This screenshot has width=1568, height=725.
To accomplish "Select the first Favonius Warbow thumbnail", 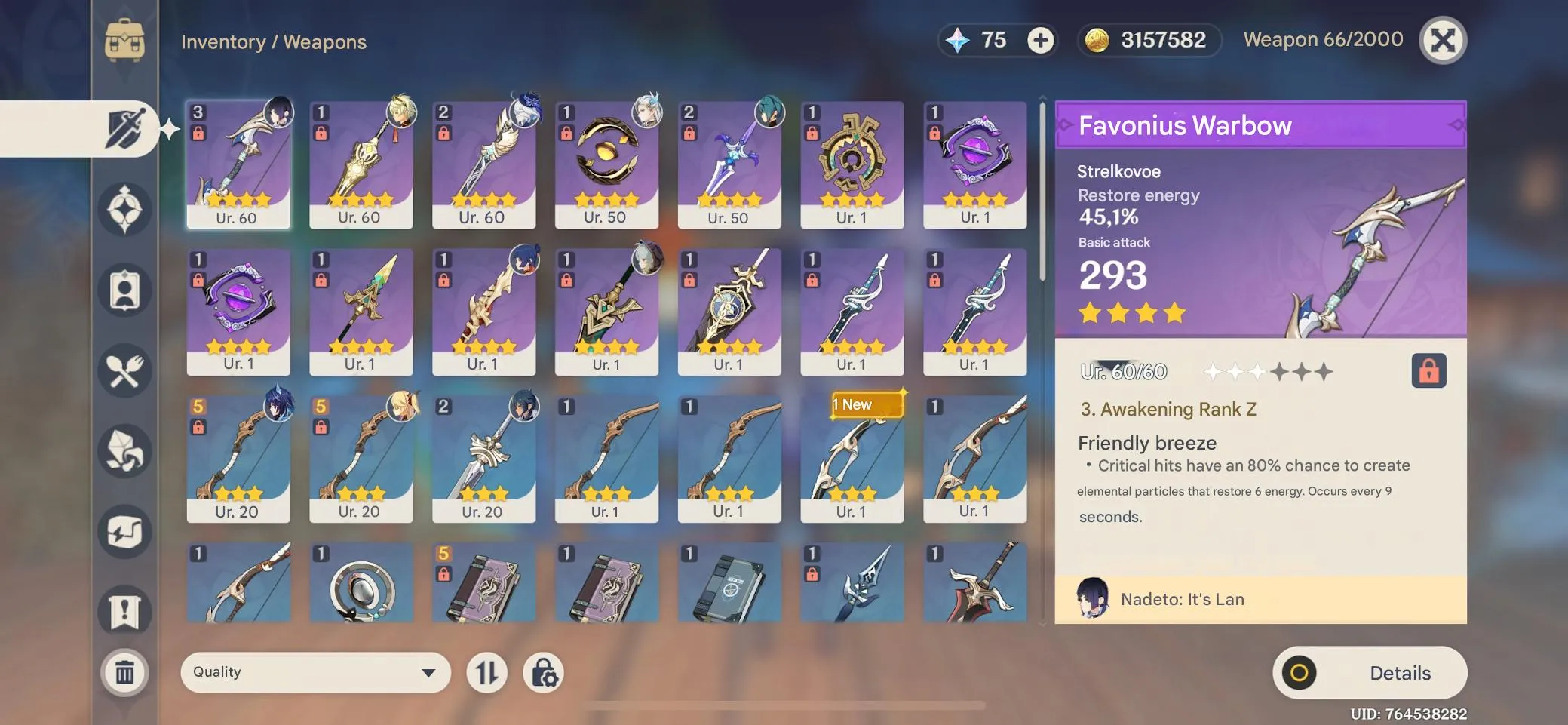I will pyautogui.click(x=239, y=162).
